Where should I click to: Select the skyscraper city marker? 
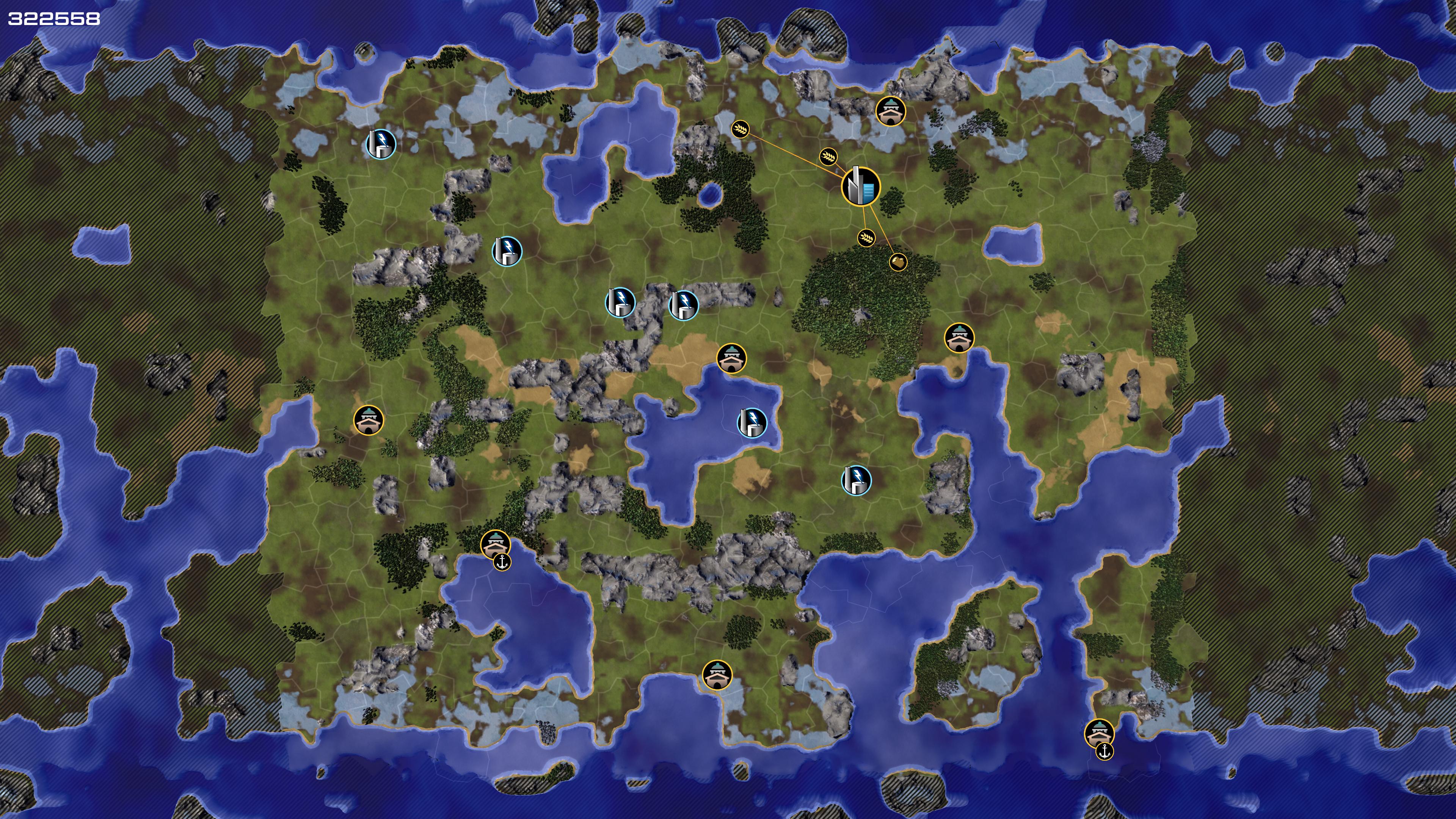point(861,187)
